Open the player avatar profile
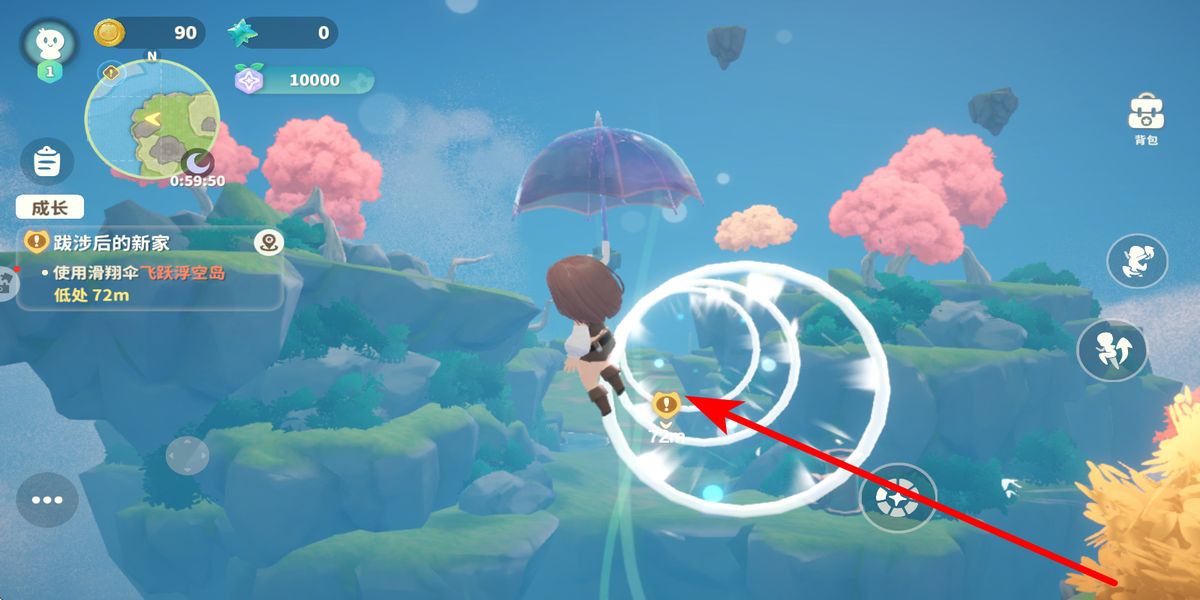Viewport: 1200px width, 600px height. 48,43
